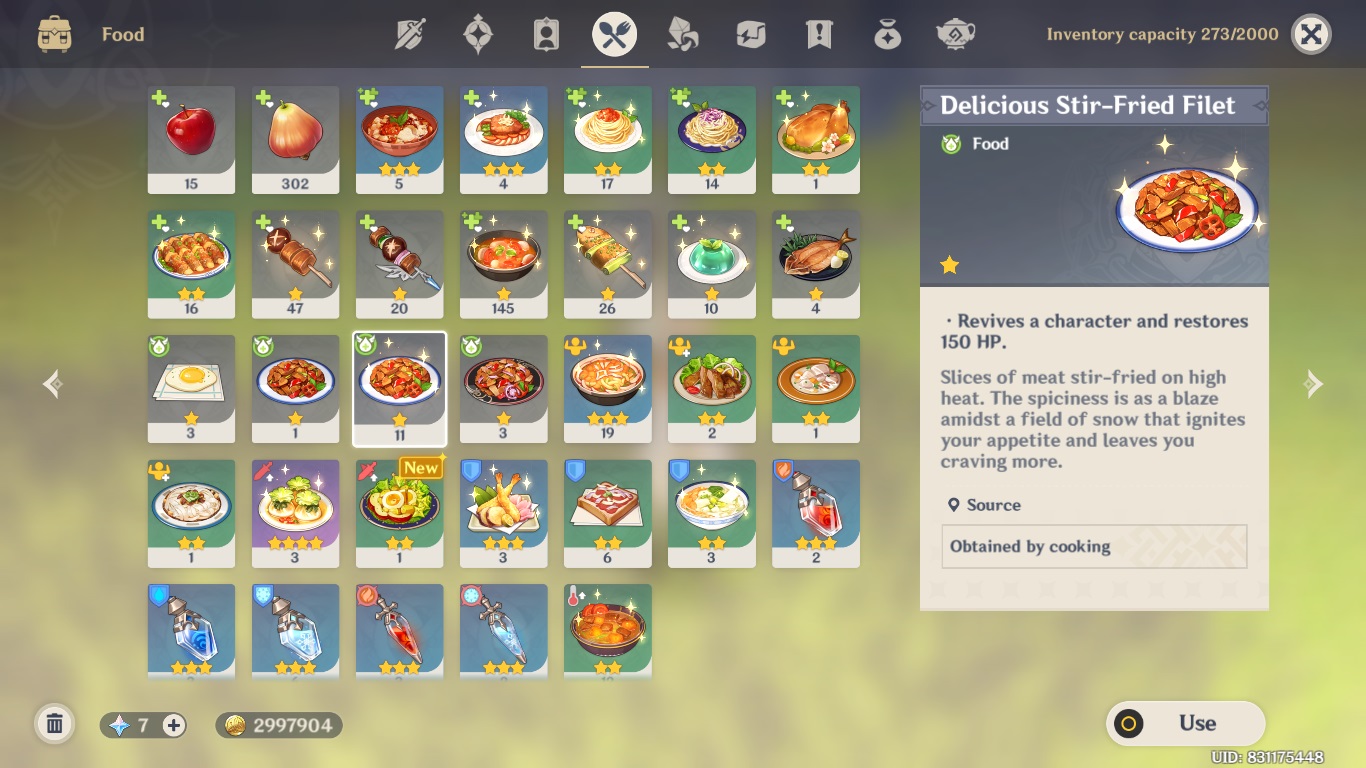Open the Quest Items category icon

tap(818, 33)
